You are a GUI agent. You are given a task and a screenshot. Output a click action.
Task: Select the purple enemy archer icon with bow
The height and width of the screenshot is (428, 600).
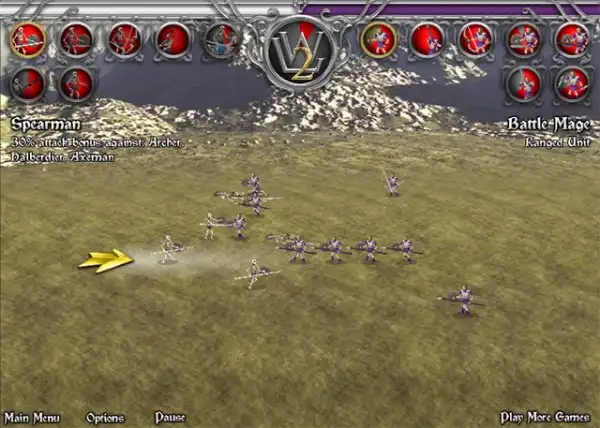475,40
